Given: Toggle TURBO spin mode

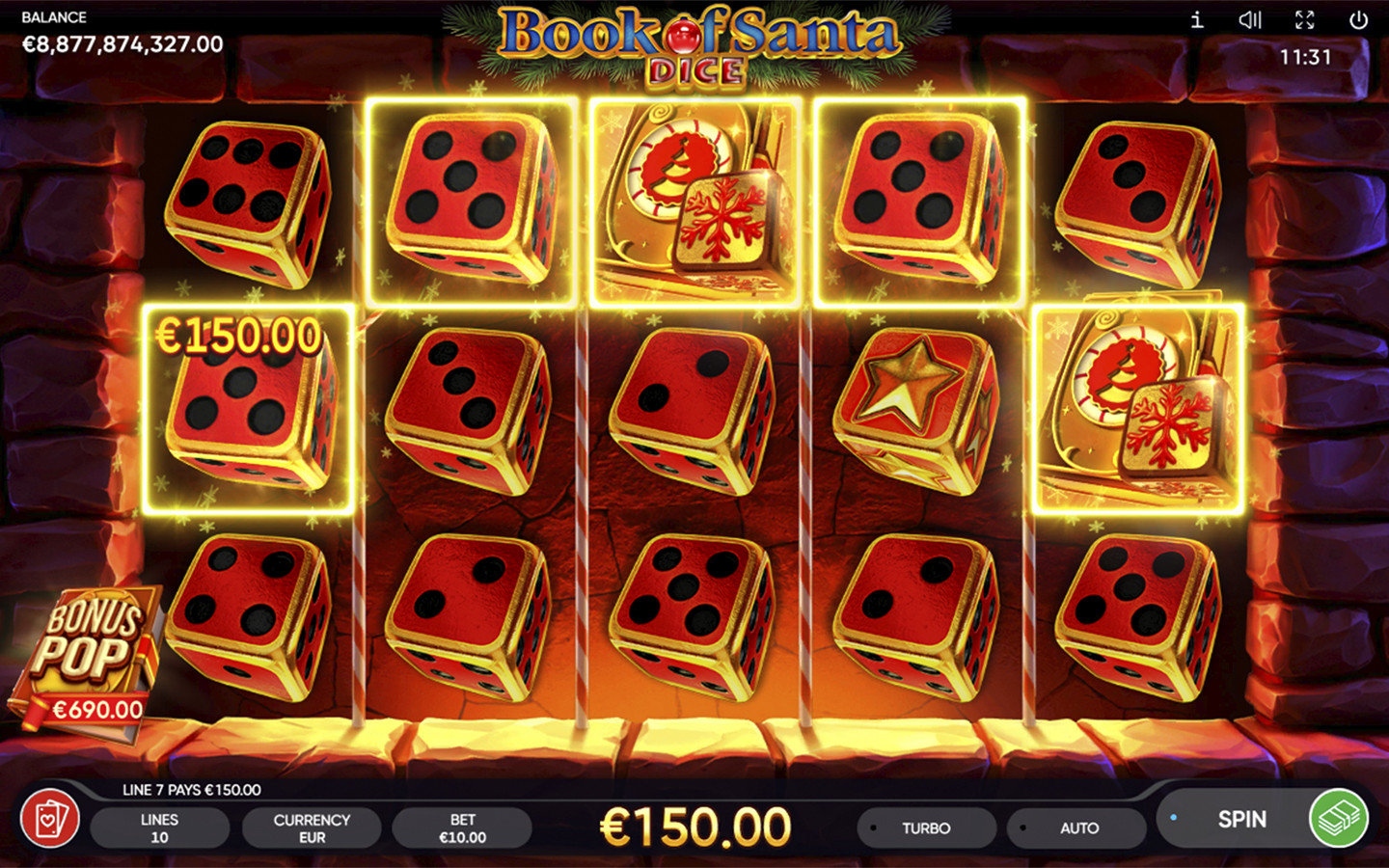Looking at the screenshot, I should pos(926,828).
